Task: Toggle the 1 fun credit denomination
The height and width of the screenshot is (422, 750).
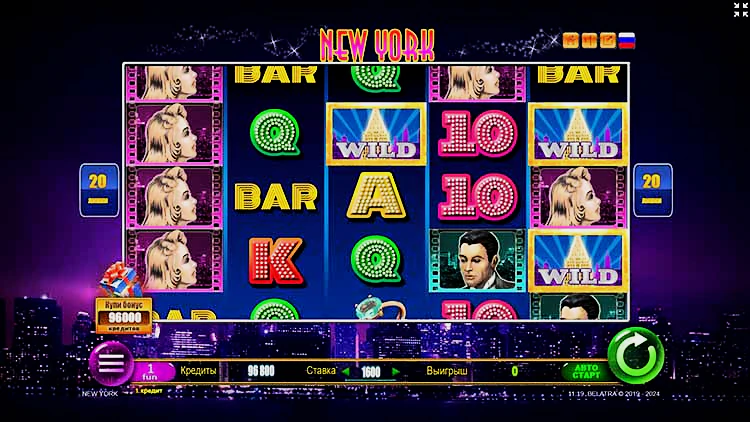Action: pos(153,371)
